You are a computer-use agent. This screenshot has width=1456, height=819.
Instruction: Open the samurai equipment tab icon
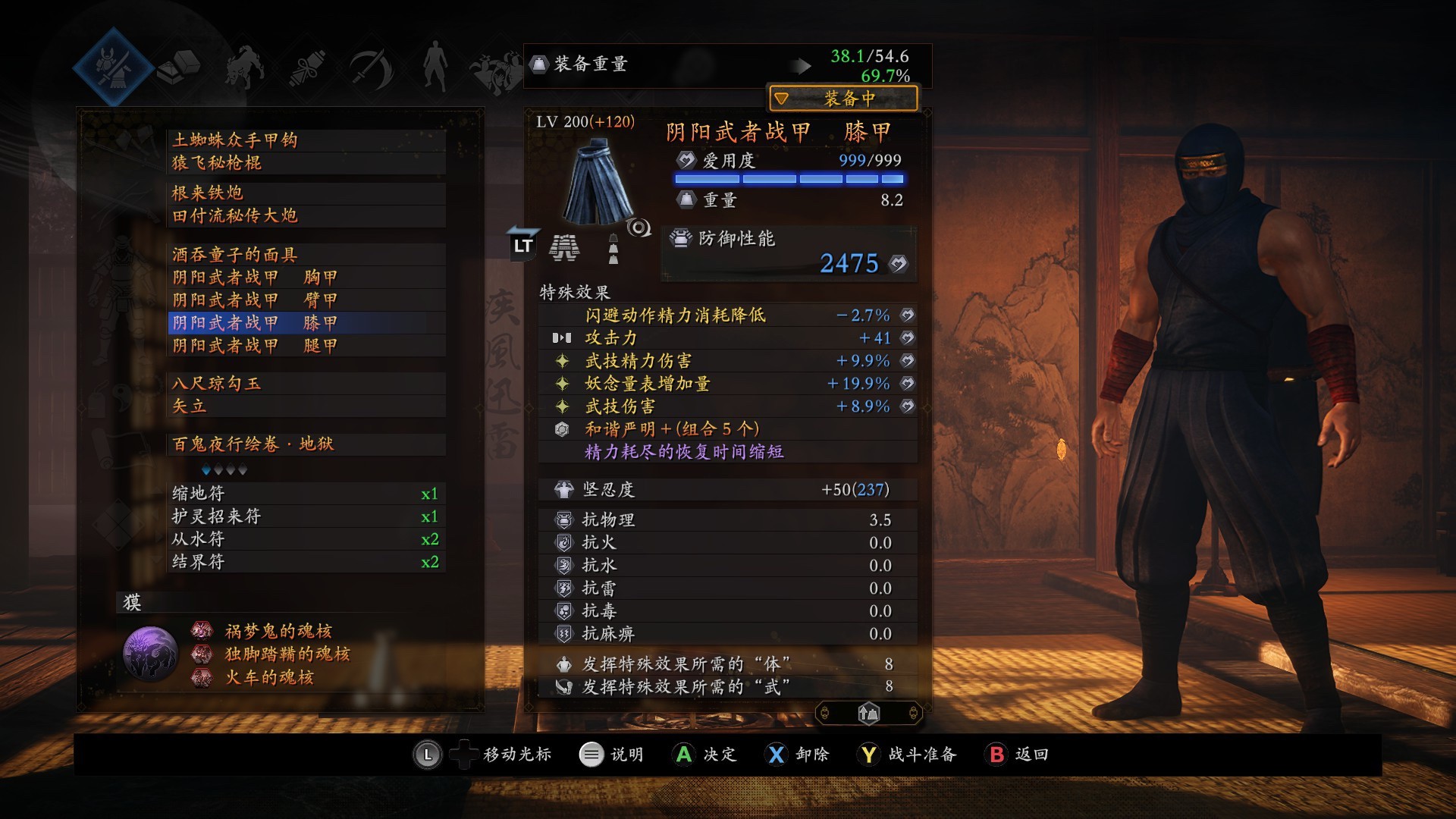(x=114, y=67)
